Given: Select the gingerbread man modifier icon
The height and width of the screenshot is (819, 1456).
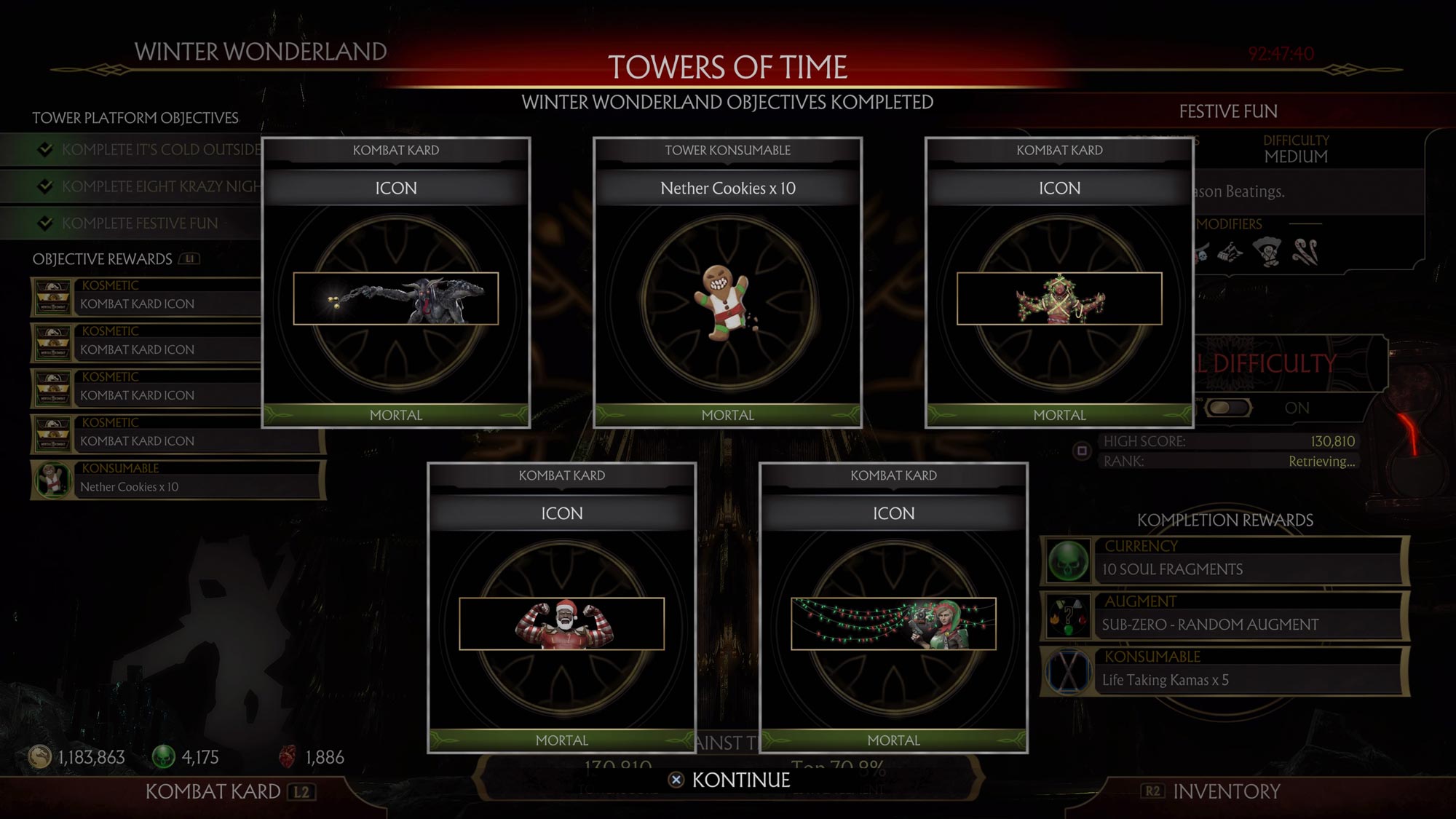Looking at the screenshot, I should click(1267, 251).
